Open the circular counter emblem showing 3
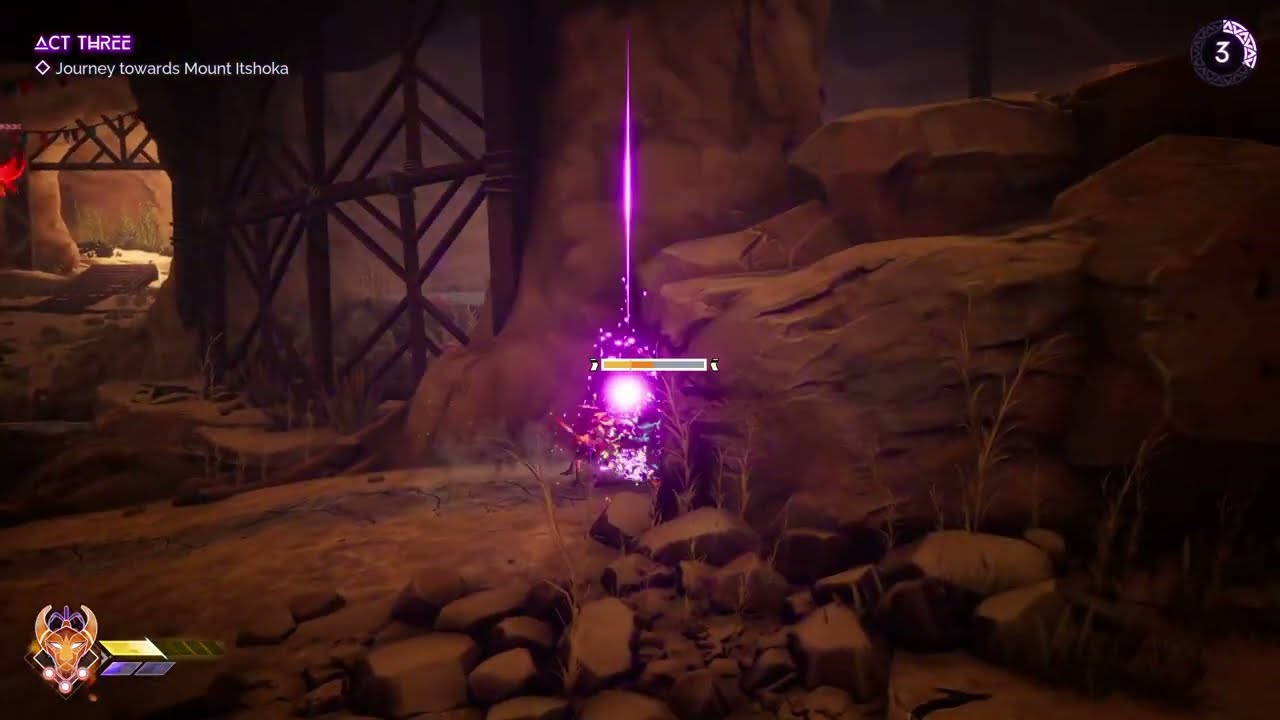Screen dimensions: 1280x720 1222,53
